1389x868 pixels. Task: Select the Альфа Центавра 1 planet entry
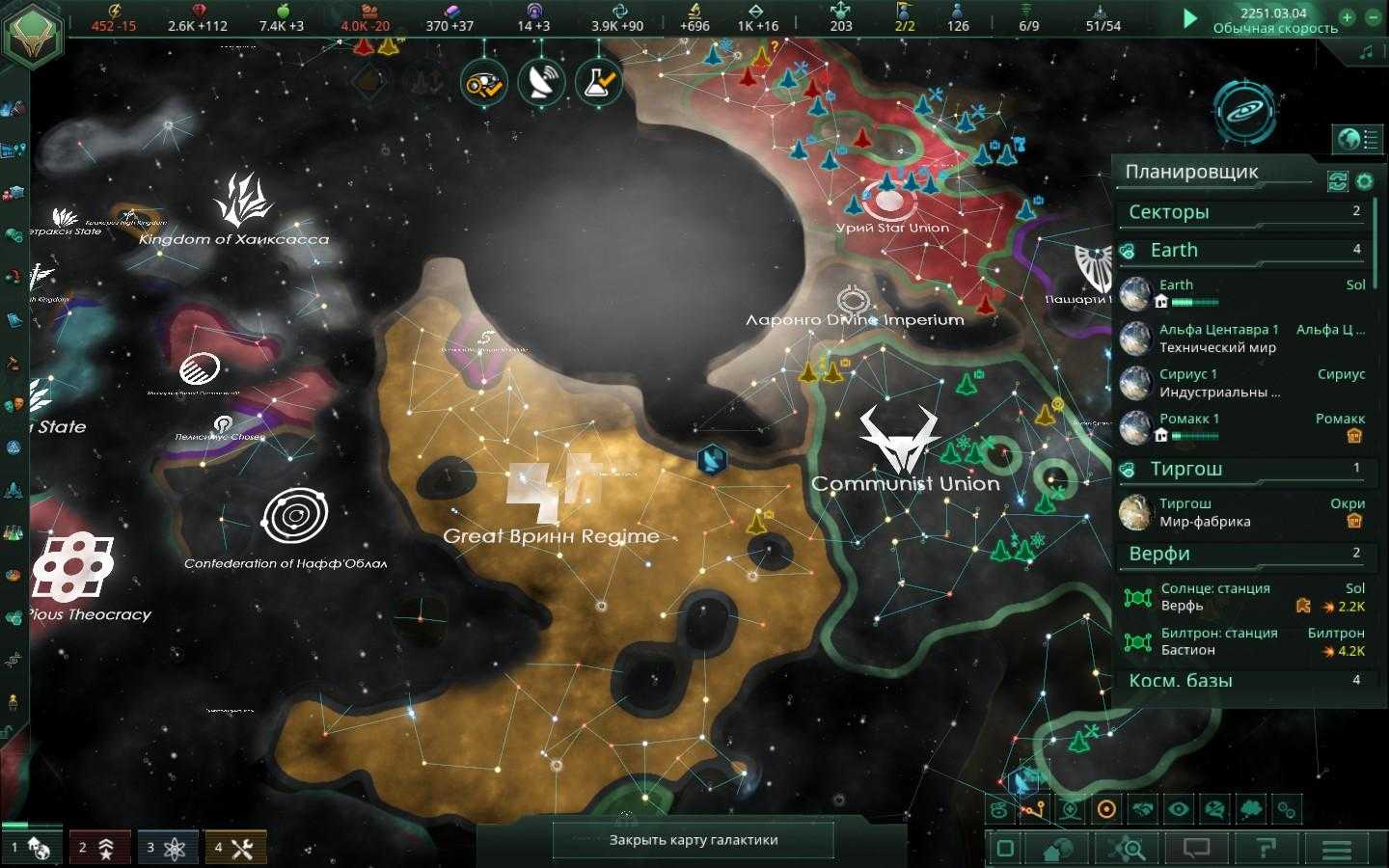point(1242,339)
